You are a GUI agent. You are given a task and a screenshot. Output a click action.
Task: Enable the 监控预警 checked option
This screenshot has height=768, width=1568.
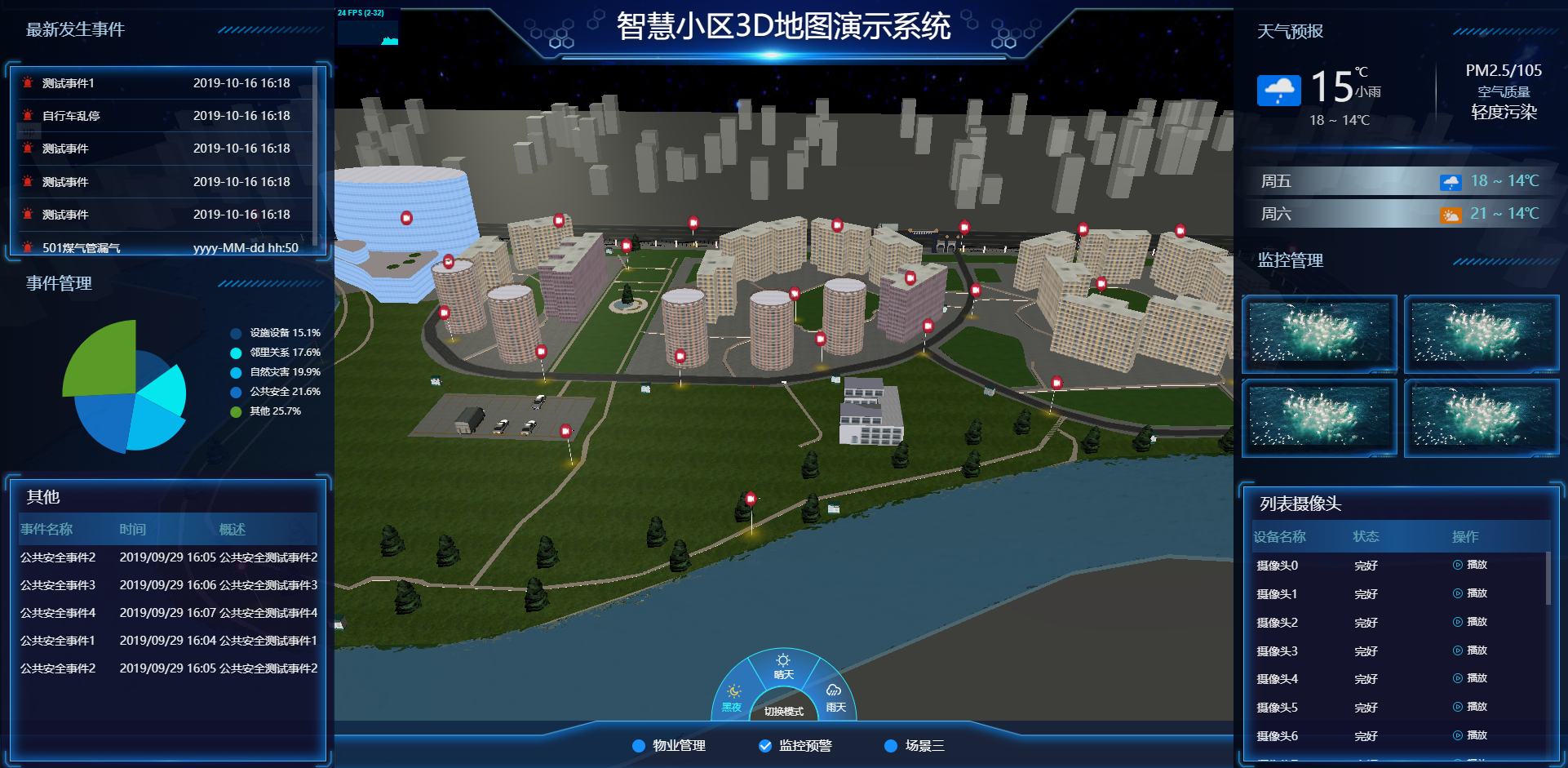pyautogui.click(x=764, y=745)
